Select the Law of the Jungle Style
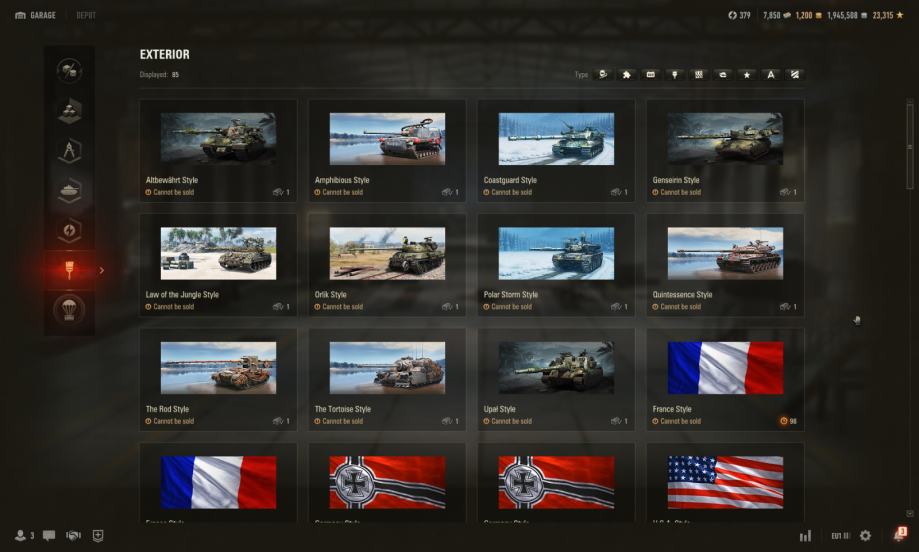This screenshot has height=552, width=919. tap(218, 264)
